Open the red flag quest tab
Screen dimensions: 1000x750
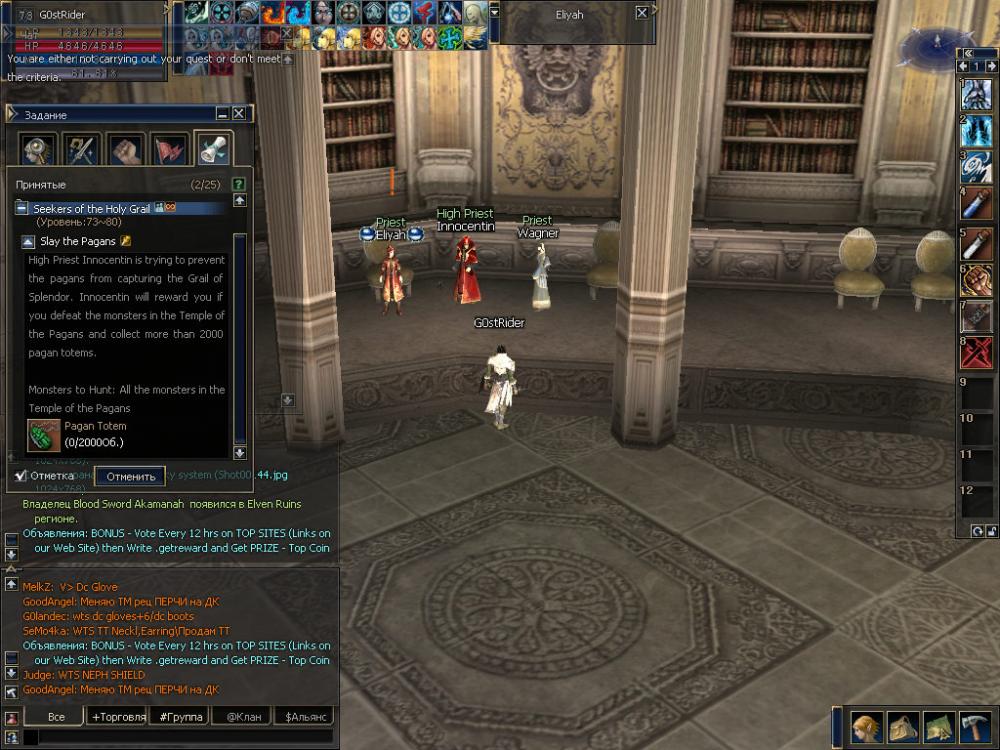point(168,151)
